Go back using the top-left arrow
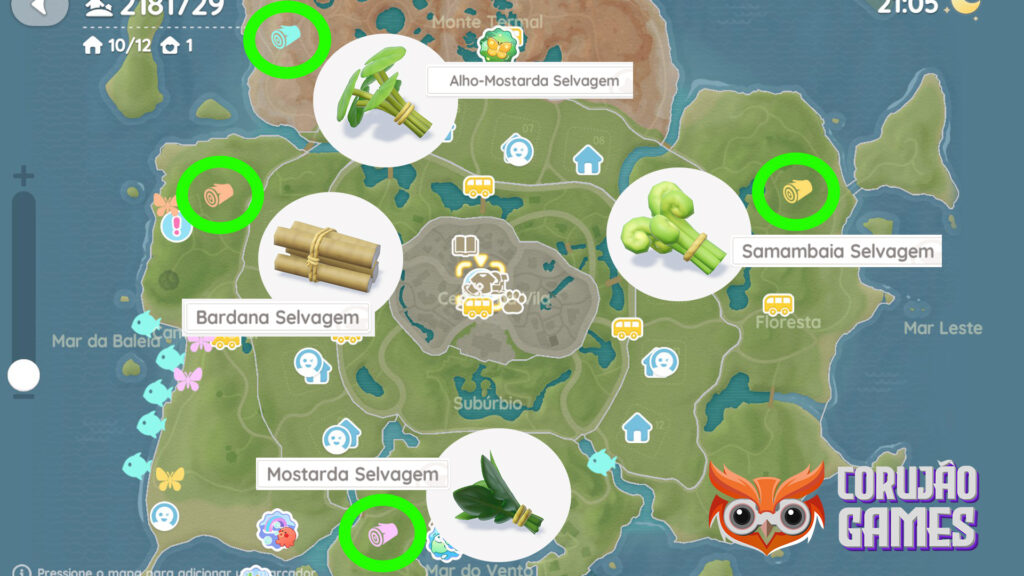The height and width of the screenshot is (576, 1024). click(x=38, y=8)
